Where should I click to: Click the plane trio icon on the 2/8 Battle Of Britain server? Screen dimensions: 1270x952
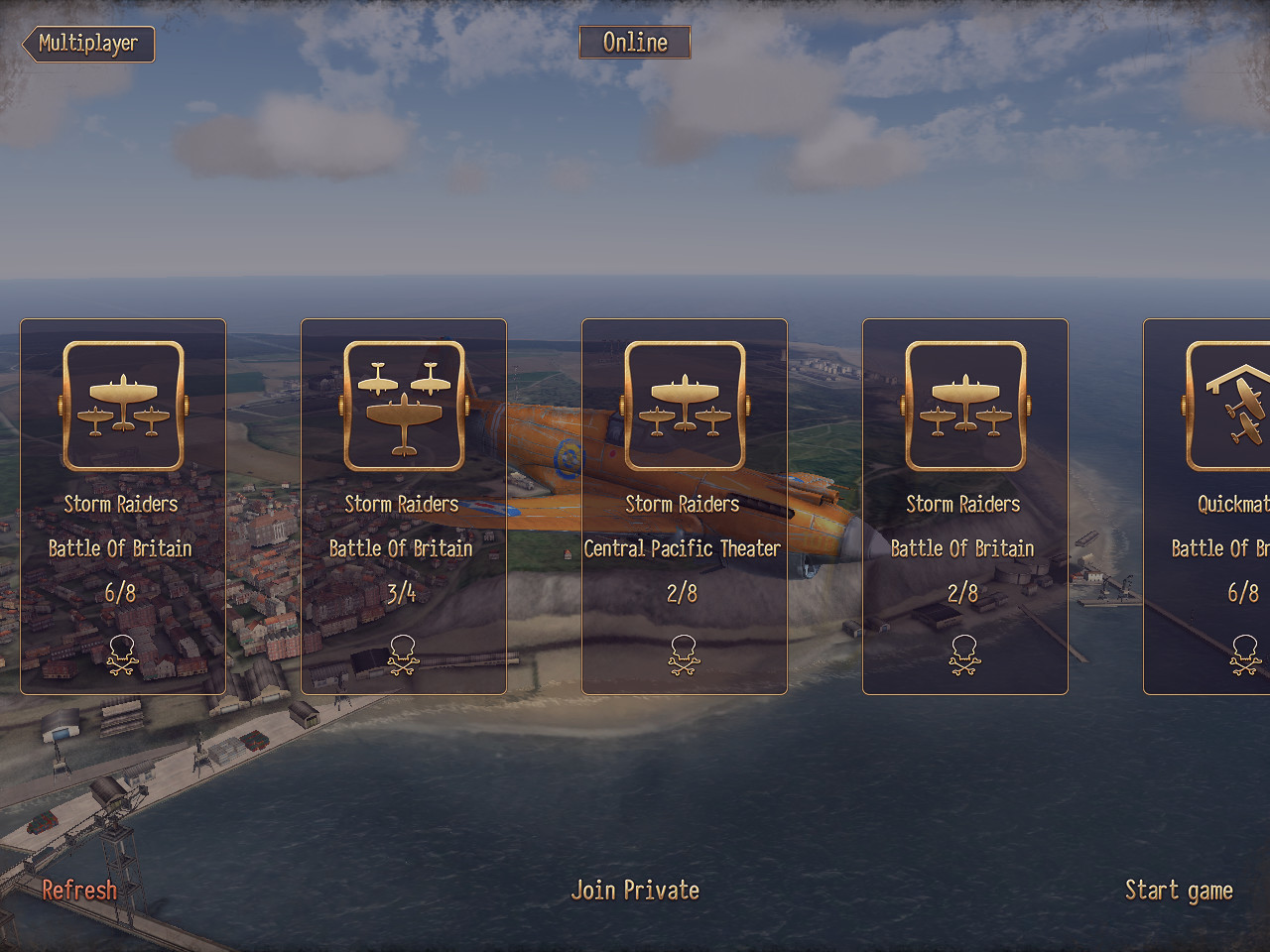[964, 405]
